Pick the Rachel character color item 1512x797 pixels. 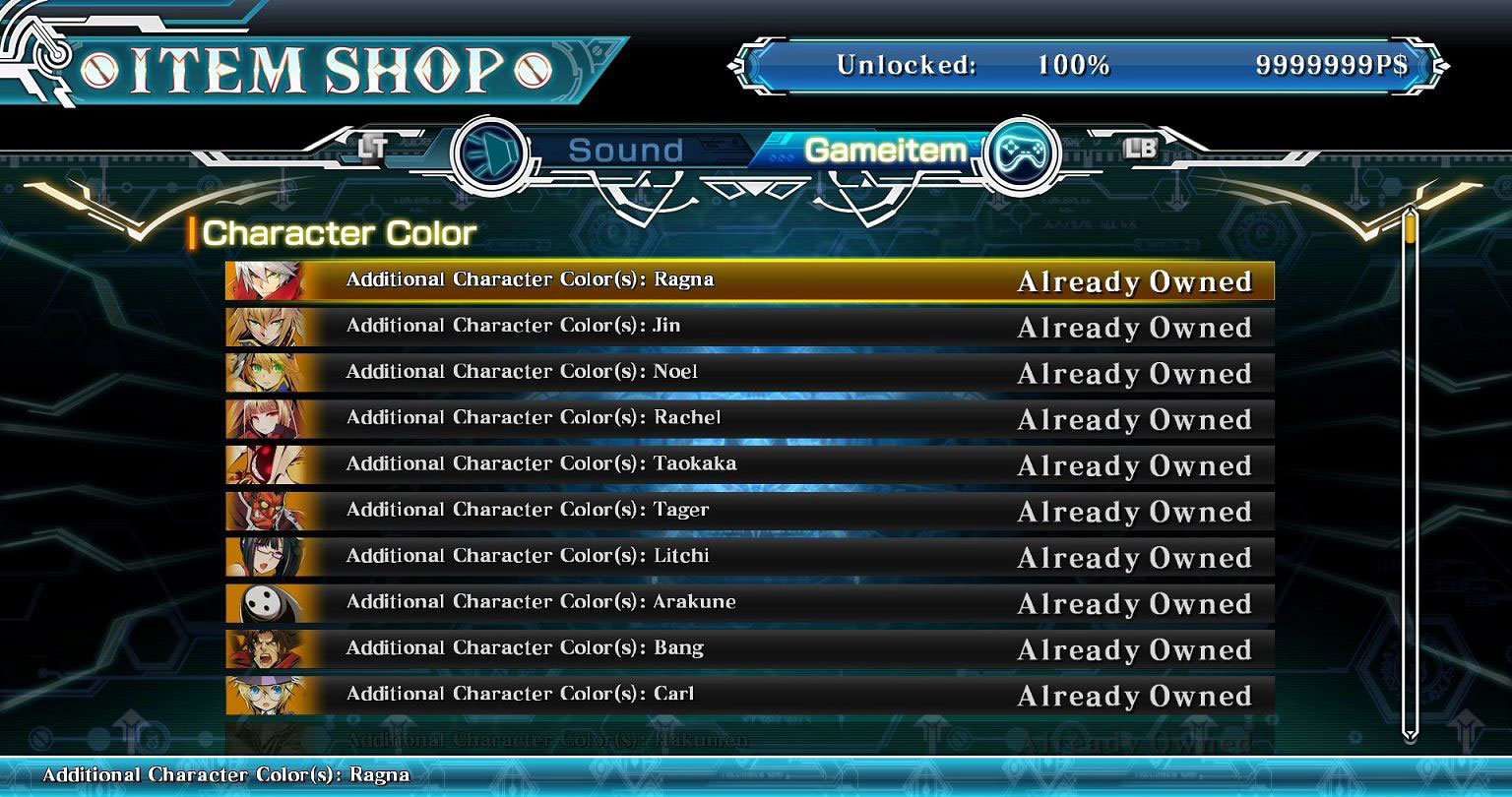748,419
